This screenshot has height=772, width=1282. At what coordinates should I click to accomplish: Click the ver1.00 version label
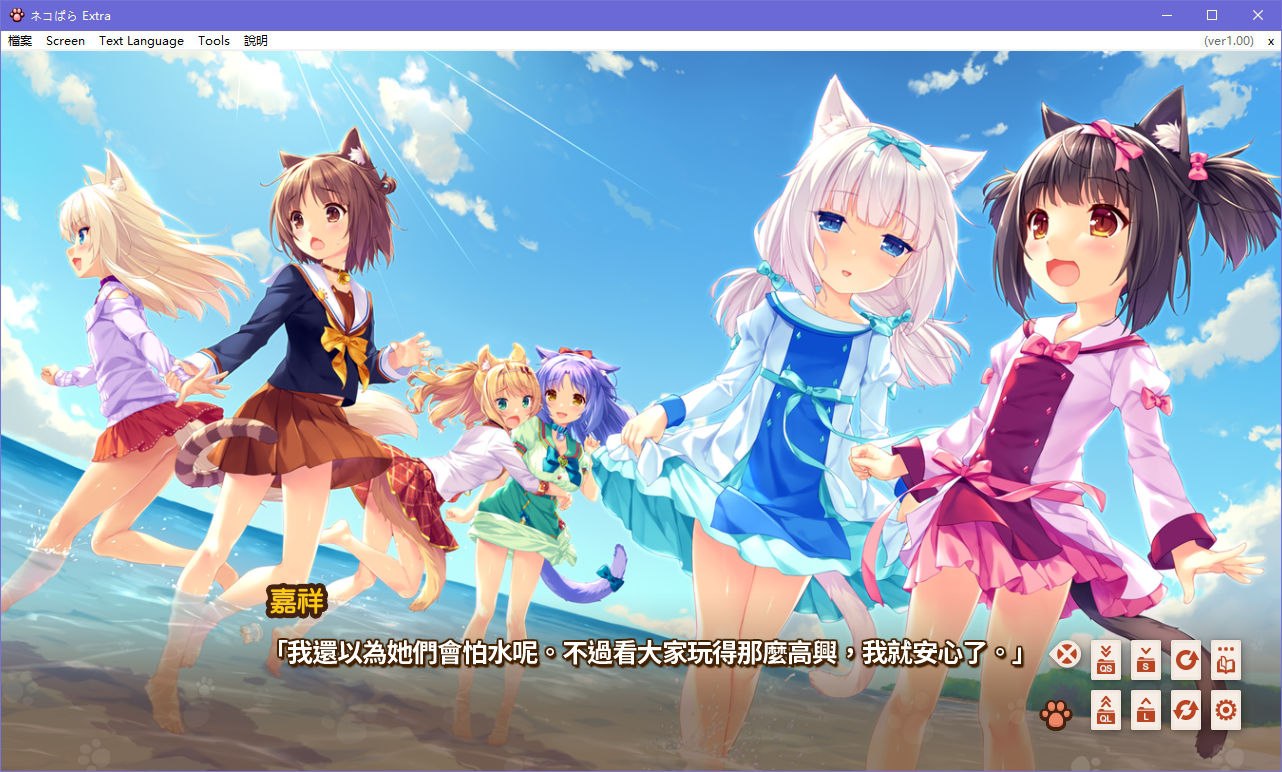pyautogui.click(x=1230, y=40)
